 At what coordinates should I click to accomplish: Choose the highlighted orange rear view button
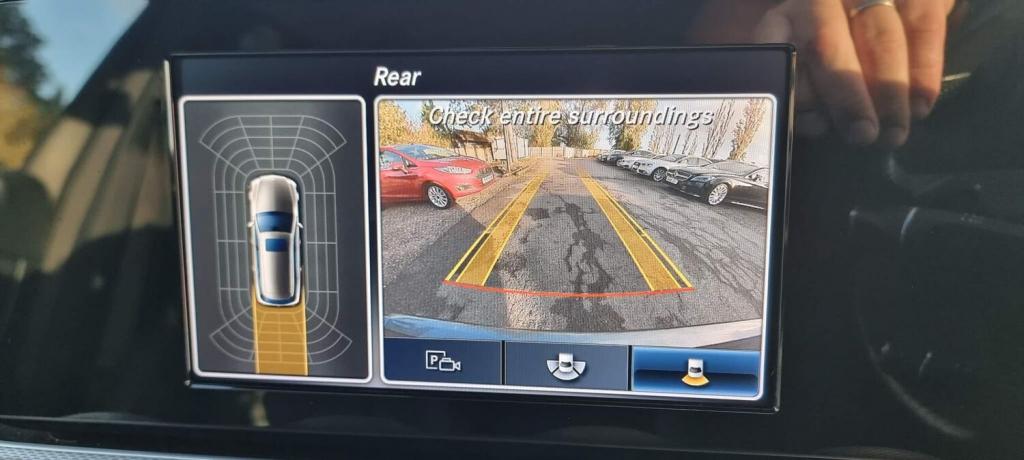tap(694, 371)
